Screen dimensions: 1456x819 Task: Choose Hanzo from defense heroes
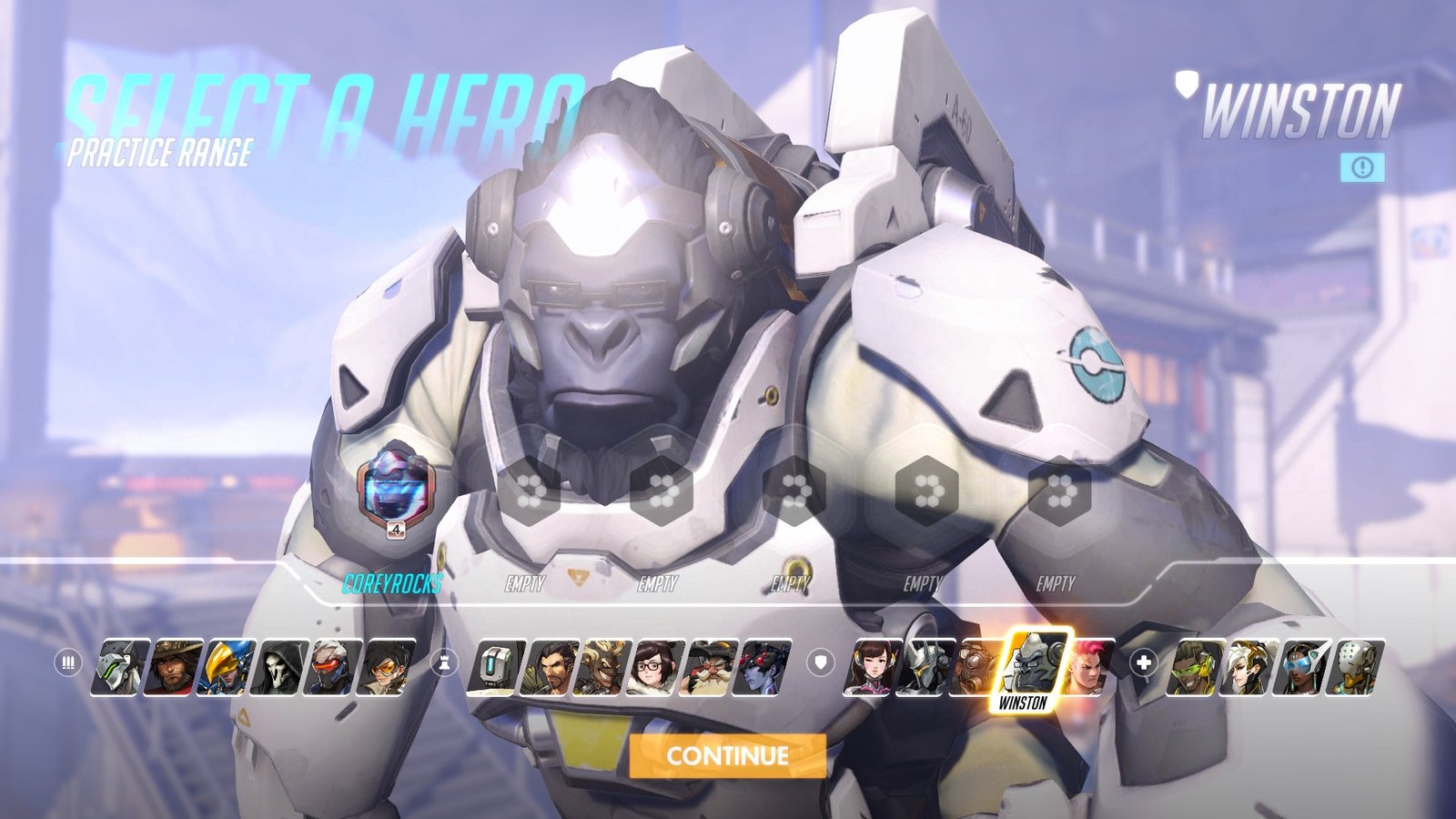click(551, 668)
